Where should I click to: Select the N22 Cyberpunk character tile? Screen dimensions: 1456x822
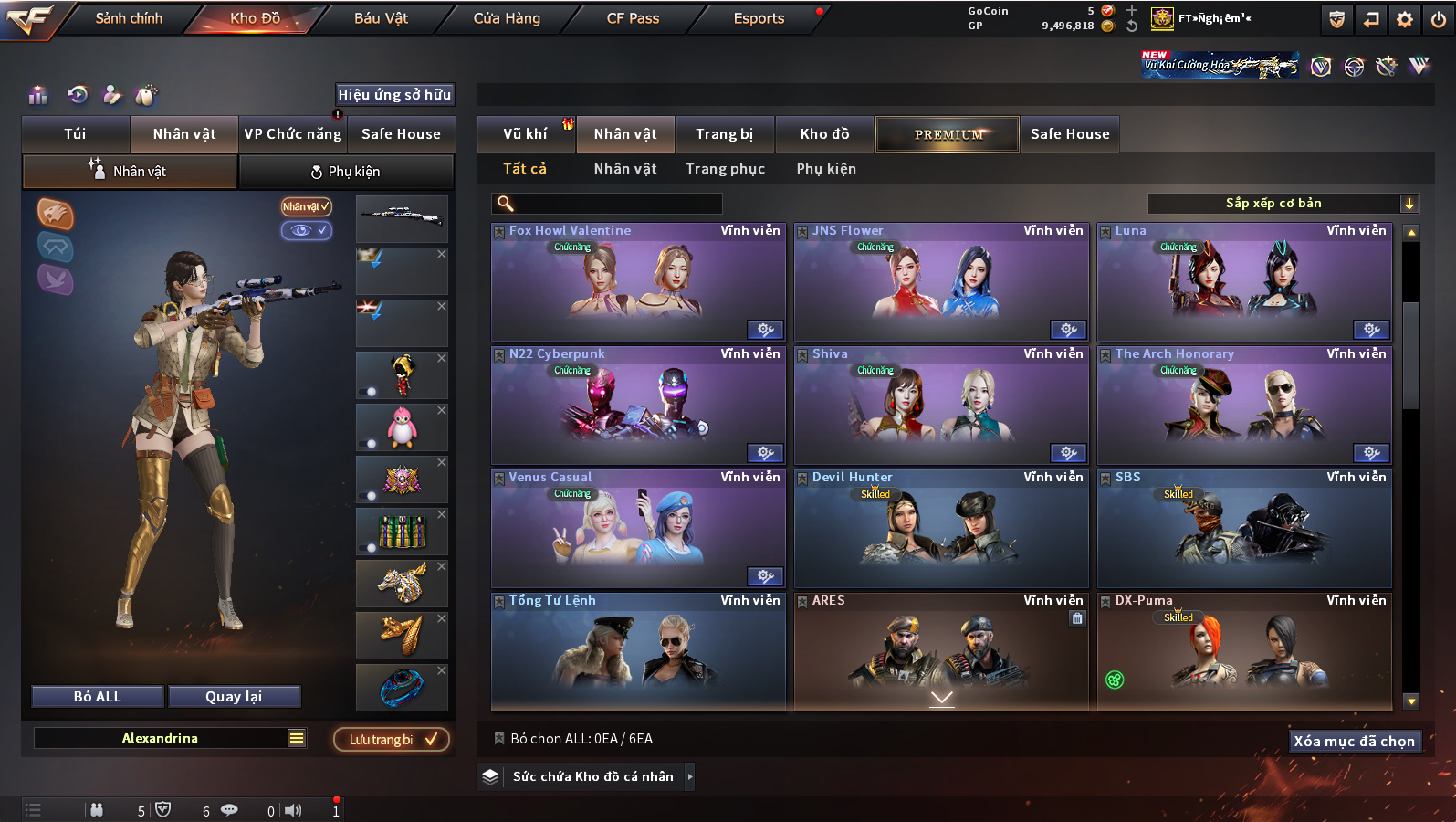(x=638, y=406)
